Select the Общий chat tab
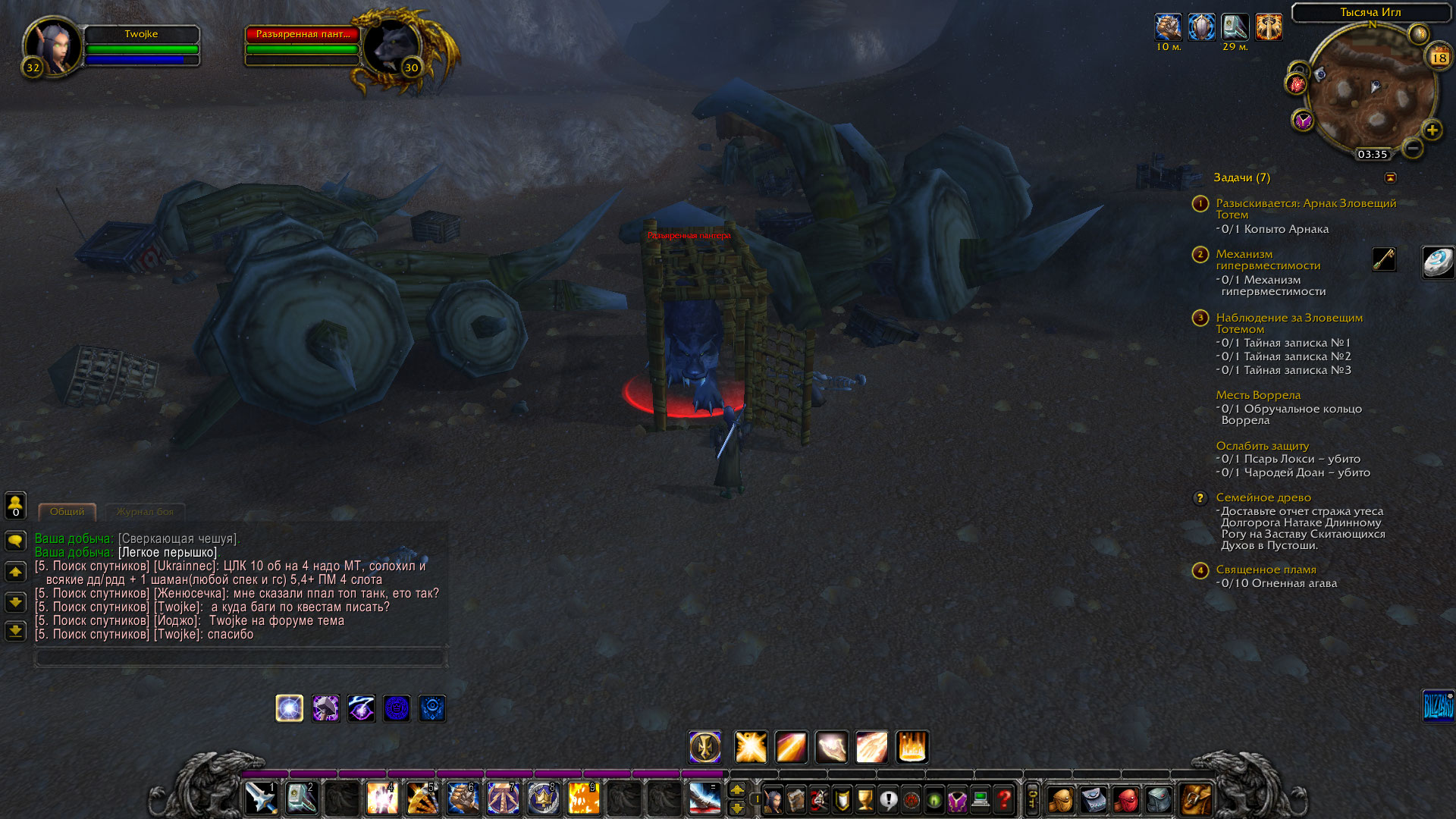Image resolution: width=1456 pixels, height=819 pixels. point(67,512)
